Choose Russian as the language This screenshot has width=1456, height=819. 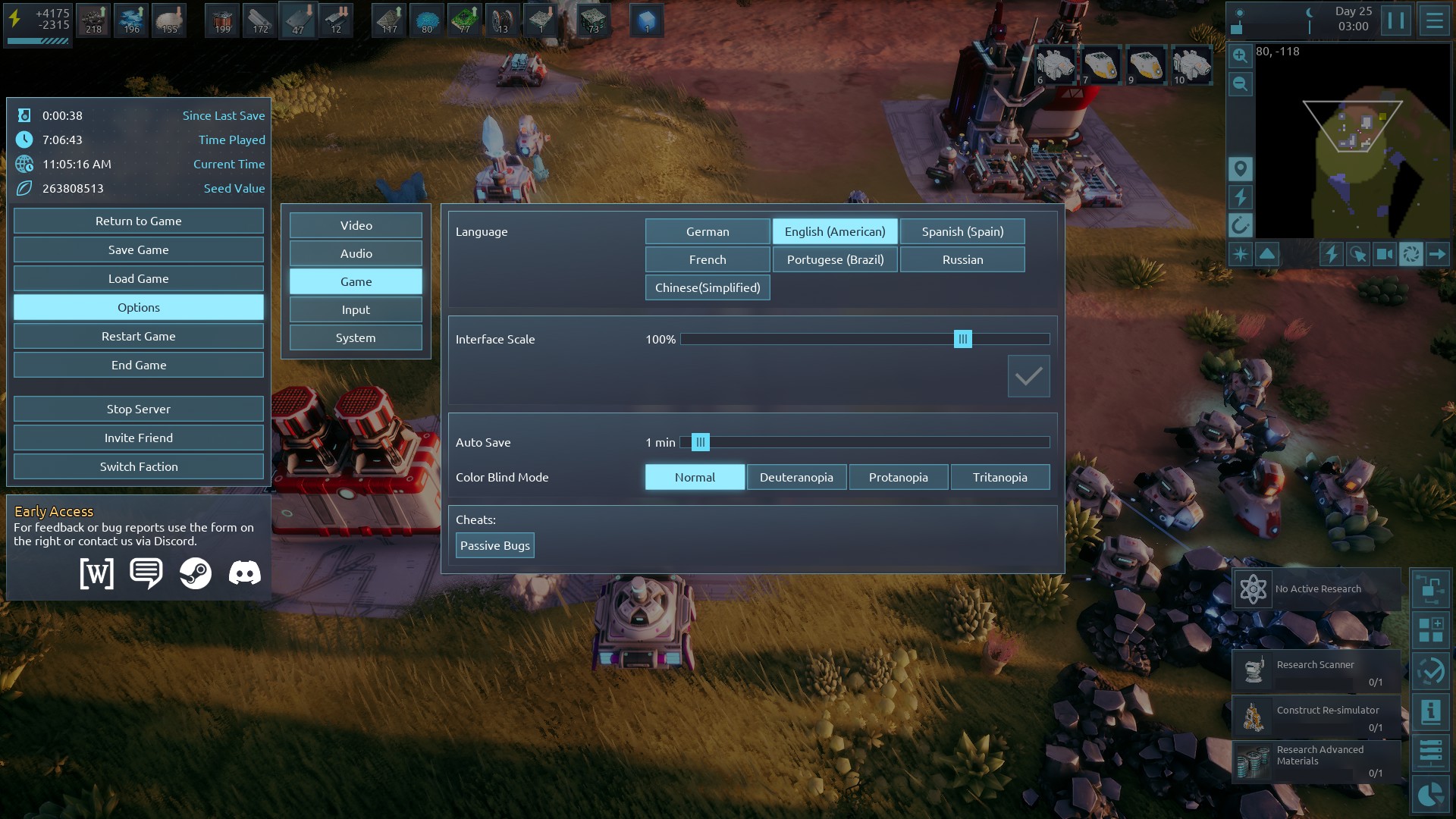pyautogui.click(x=962, y=259)
